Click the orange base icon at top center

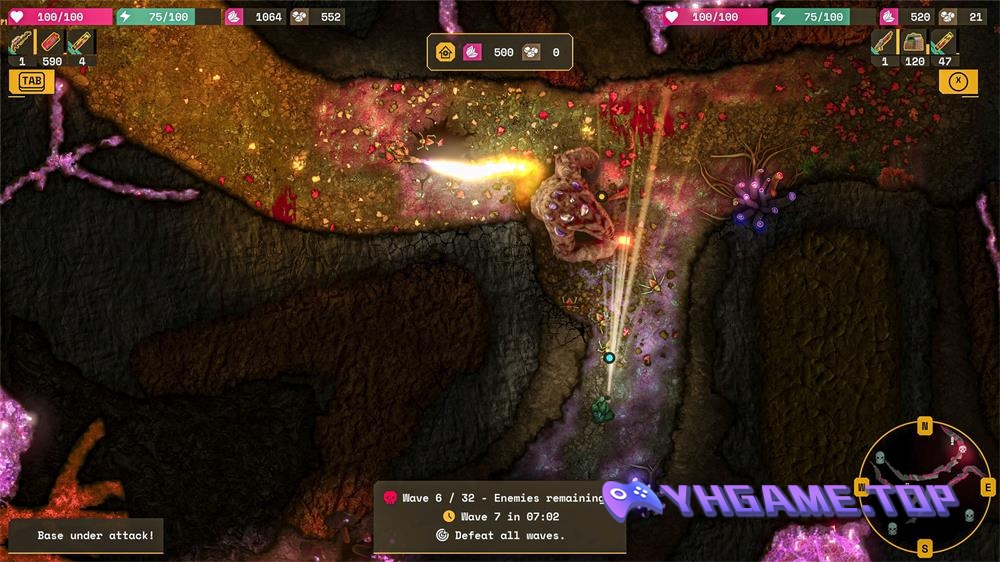point(446,52)
